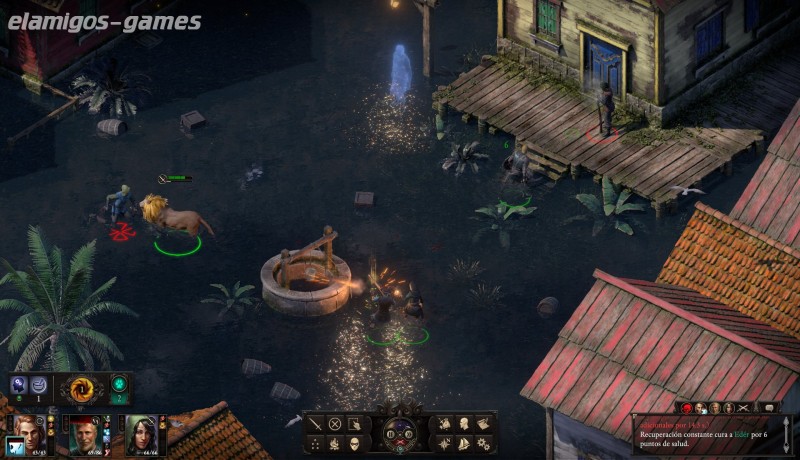Open the mortar and pestle consumables
The image size is (800, 460).
pyautogui.click(x=39, y=384)
